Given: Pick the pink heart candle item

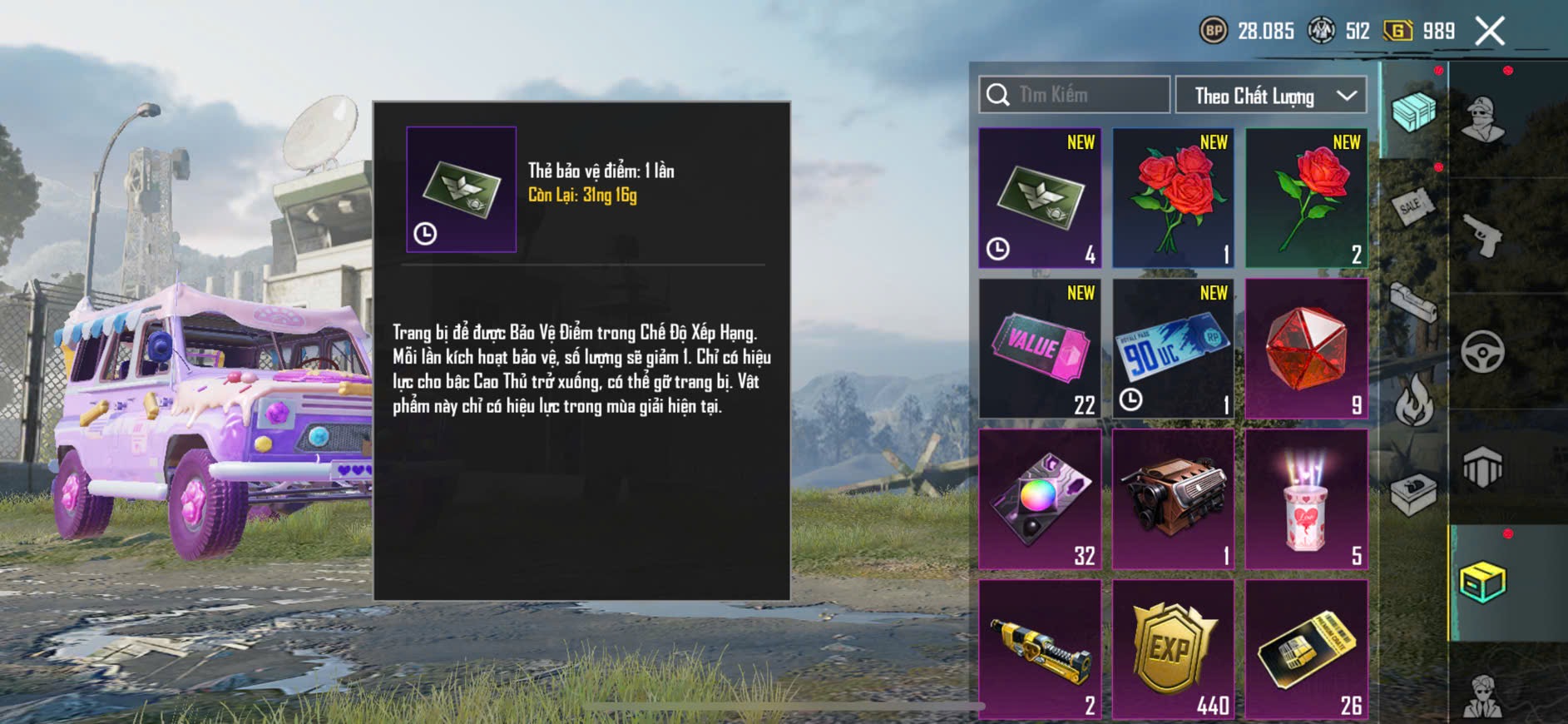Looking at the screenshot, I should click(x=1306, y=499).
